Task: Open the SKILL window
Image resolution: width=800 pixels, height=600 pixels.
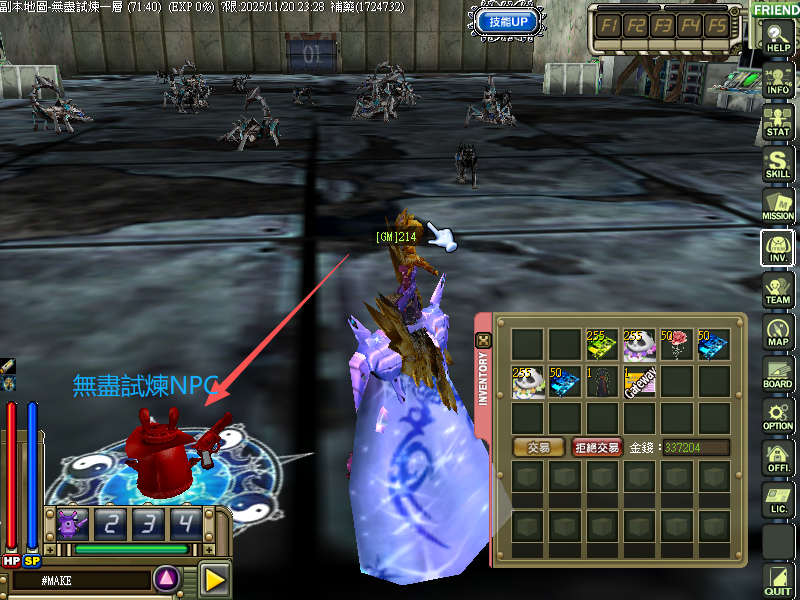Action: (778, 163)
